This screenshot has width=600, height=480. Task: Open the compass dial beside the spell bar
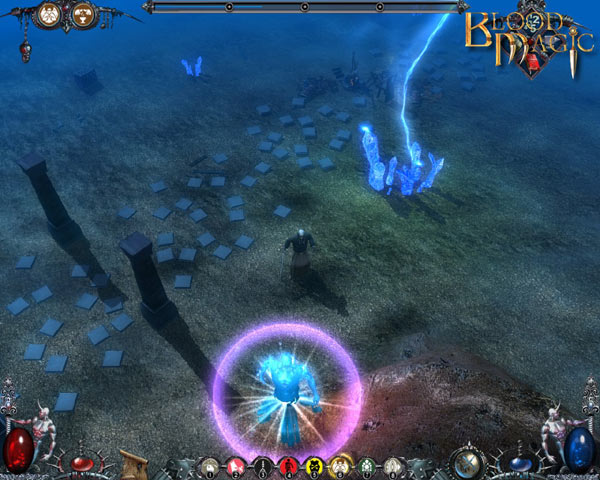click(466, 463)
